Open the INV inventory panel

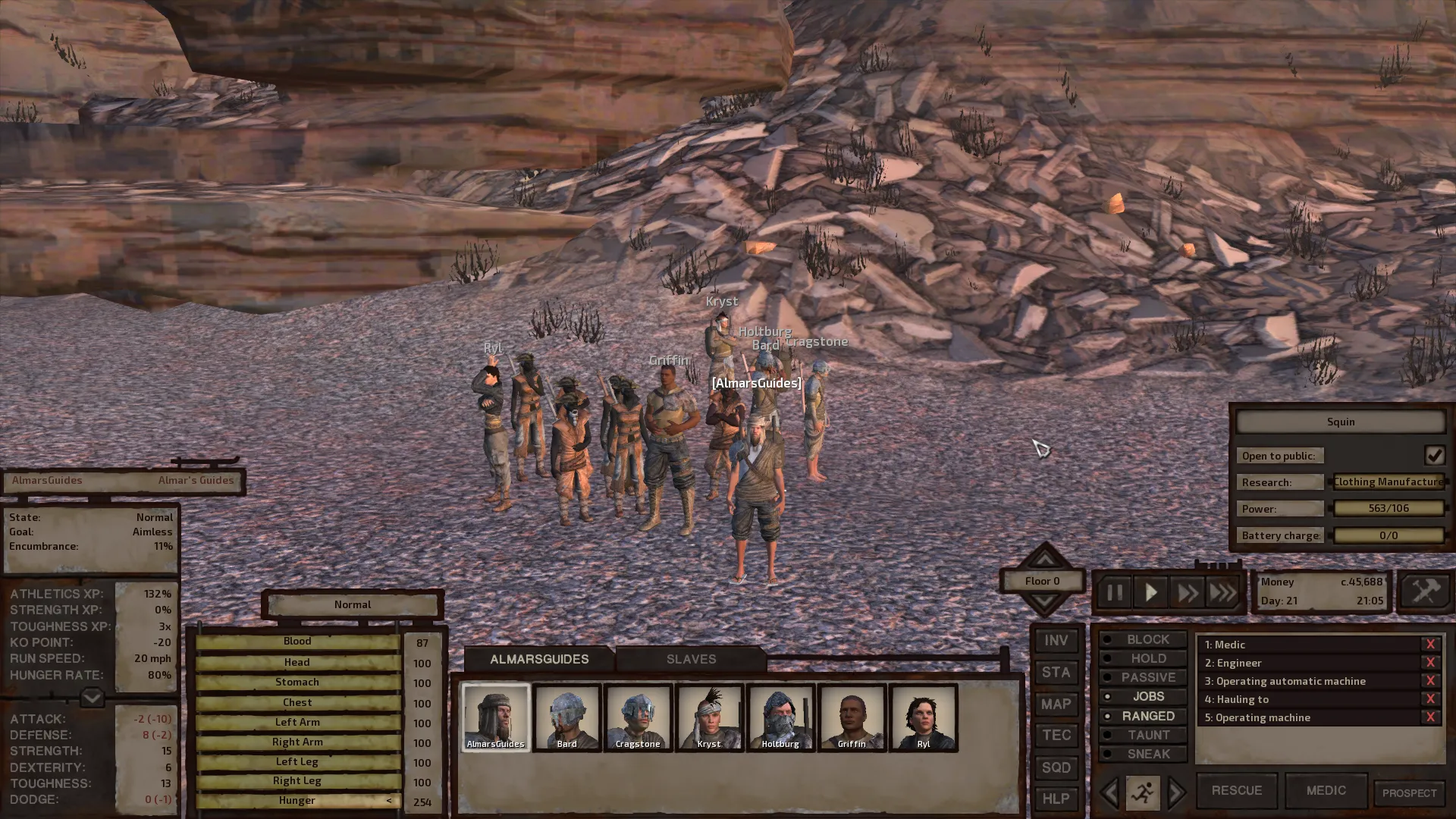point(1056,641)
